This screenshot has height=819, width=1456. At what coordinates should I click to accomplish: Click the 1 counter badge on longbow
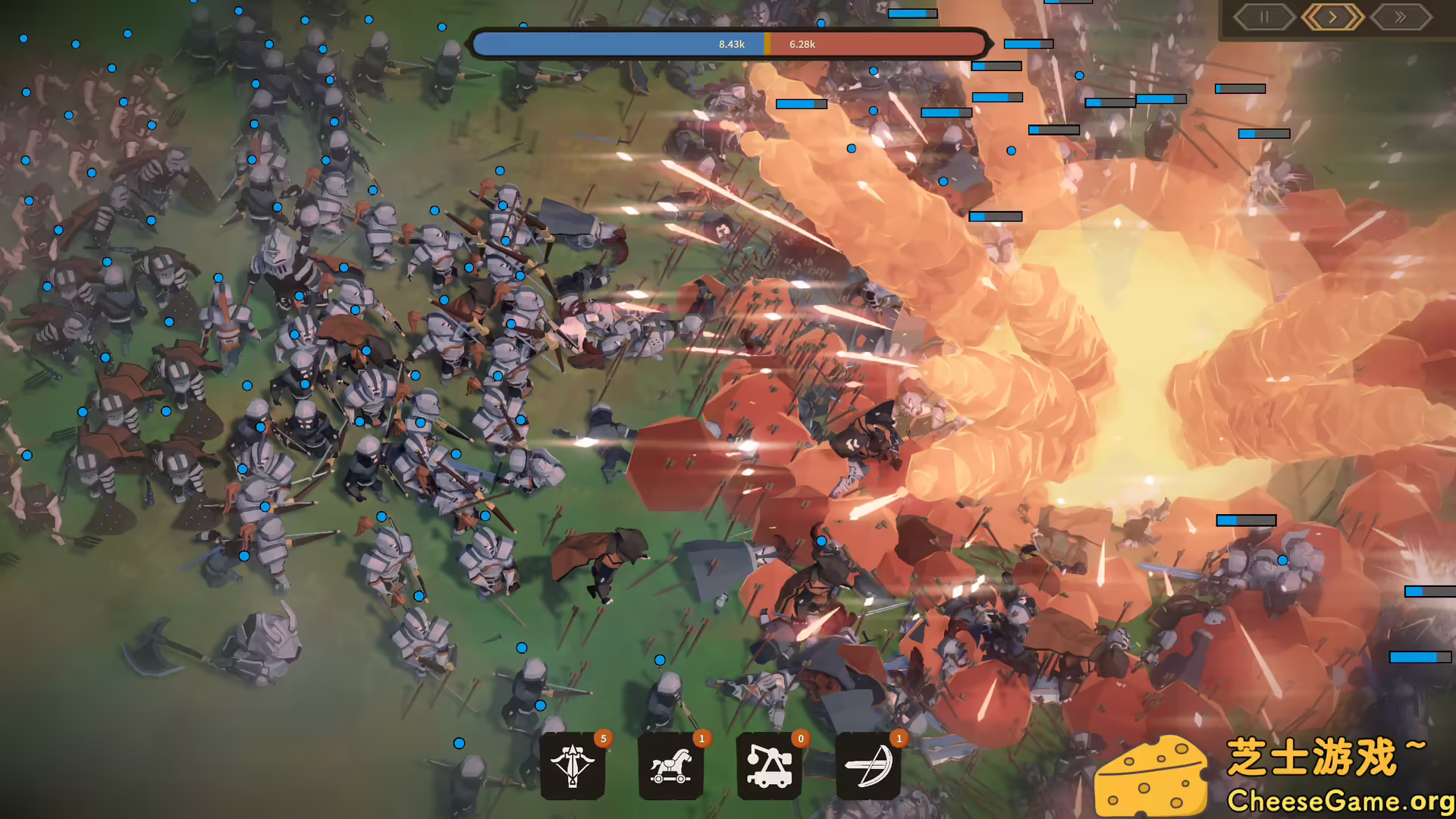coord(899,737)
